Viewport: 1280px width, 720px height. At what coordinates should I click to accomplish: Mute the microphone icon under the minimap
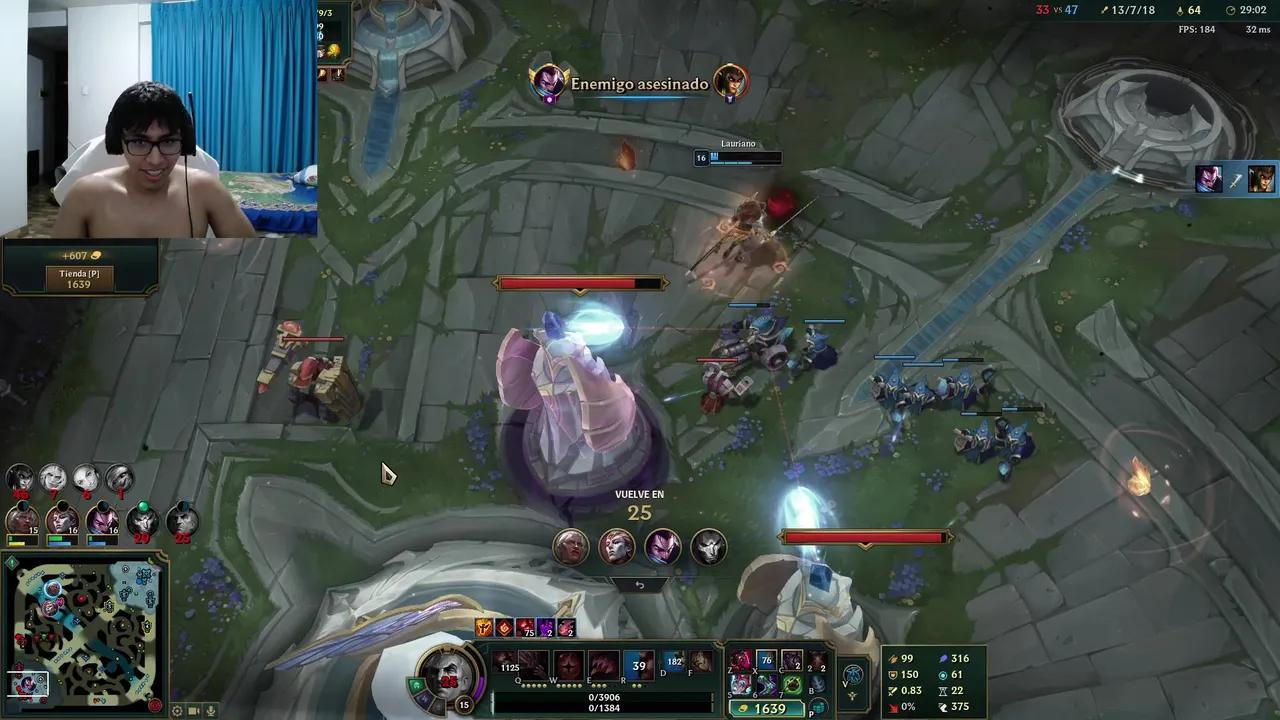point(209,711)
